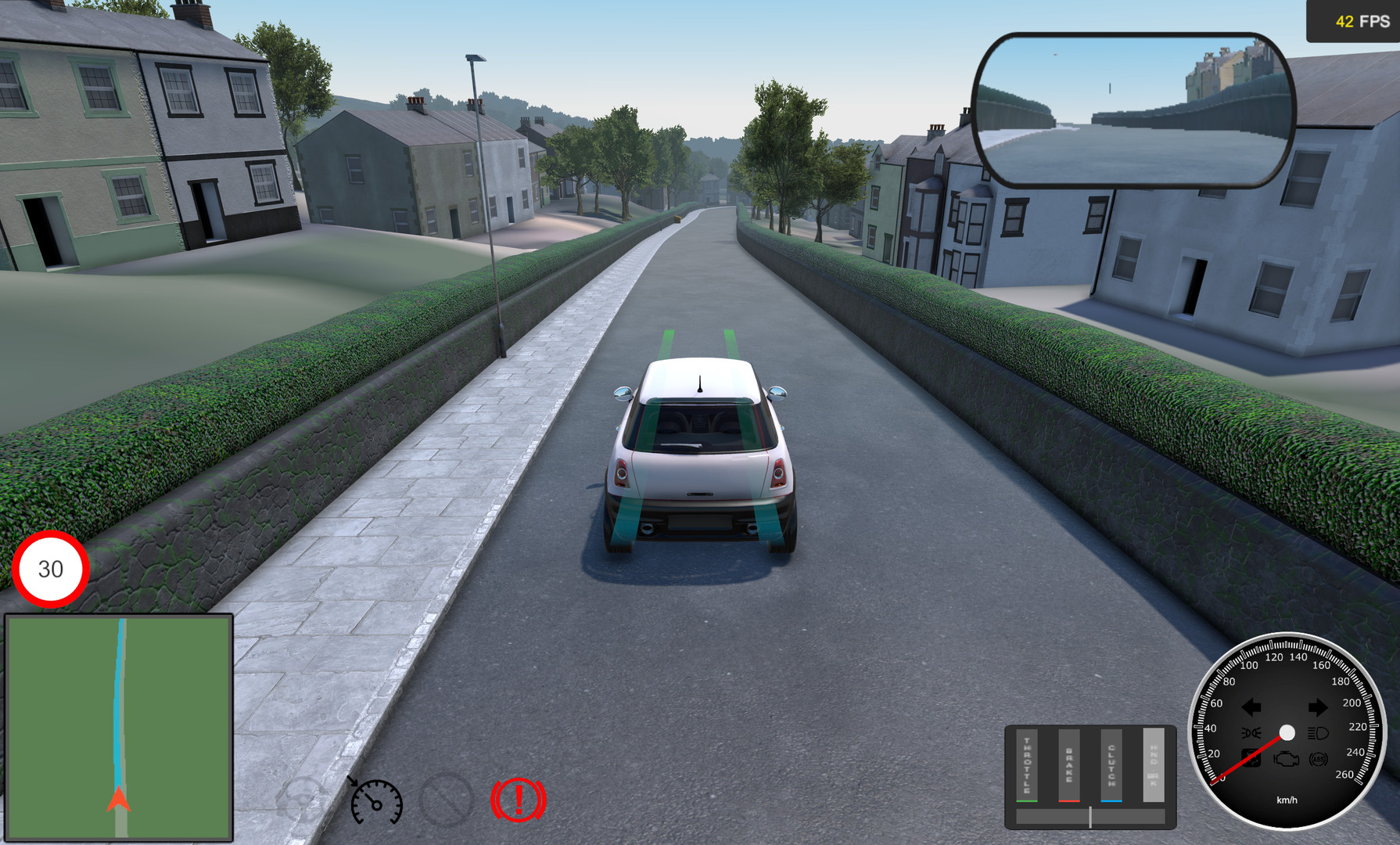The width and height of the screenshot is (1400, 845).
Task: Click the battery indicator icon on the dial
Action: coord(1252,758)
